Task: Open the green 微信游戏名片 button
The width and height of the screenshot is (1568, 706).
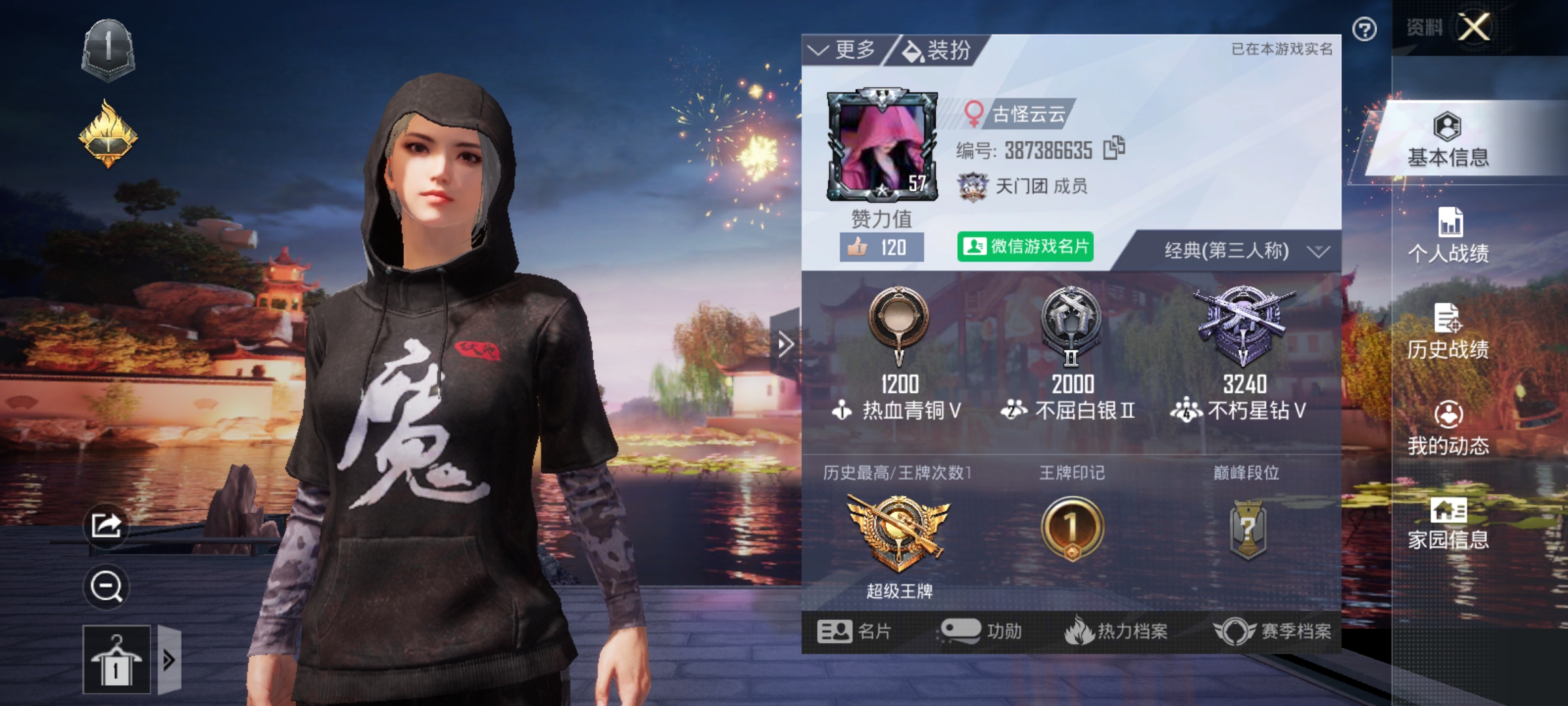Action: (x=1025, y=246)
